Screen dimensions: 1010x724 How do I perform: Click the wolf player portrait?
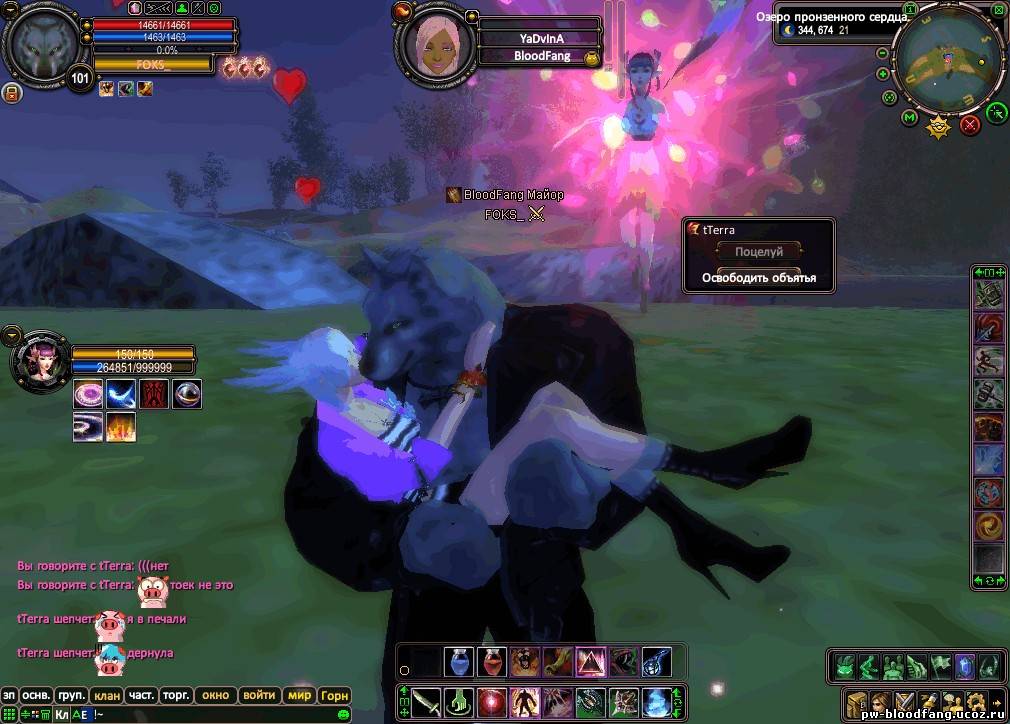(x=42, y=42)
